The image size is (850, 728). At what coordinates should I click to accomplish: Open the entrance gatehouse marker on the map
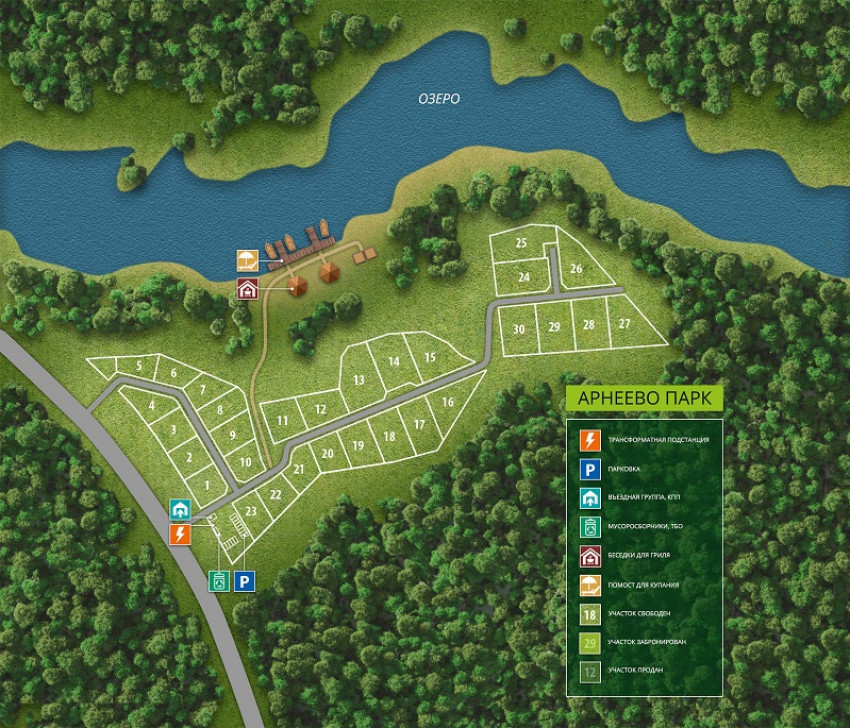pos(181,510)
